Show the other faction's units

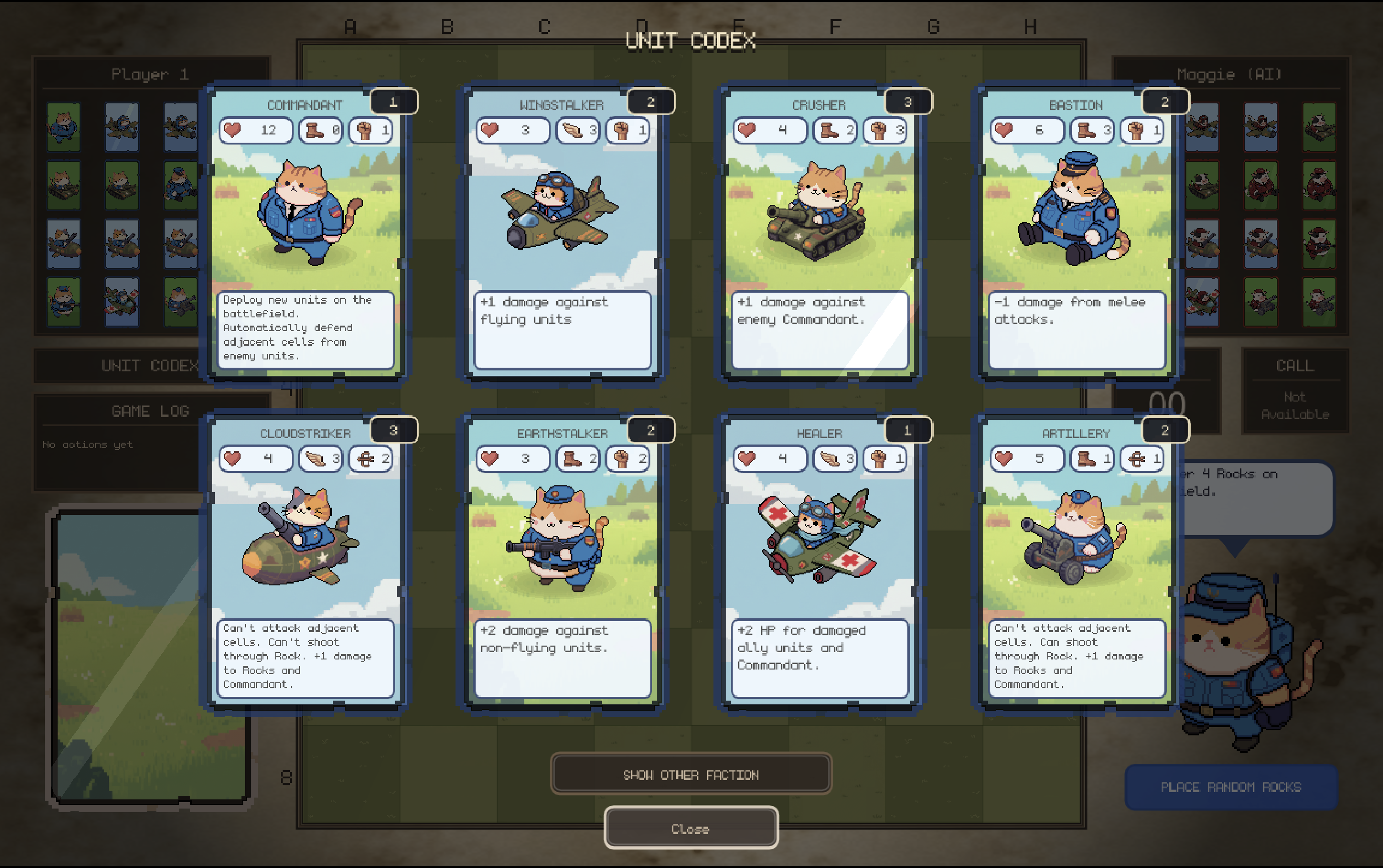[691, 774]
